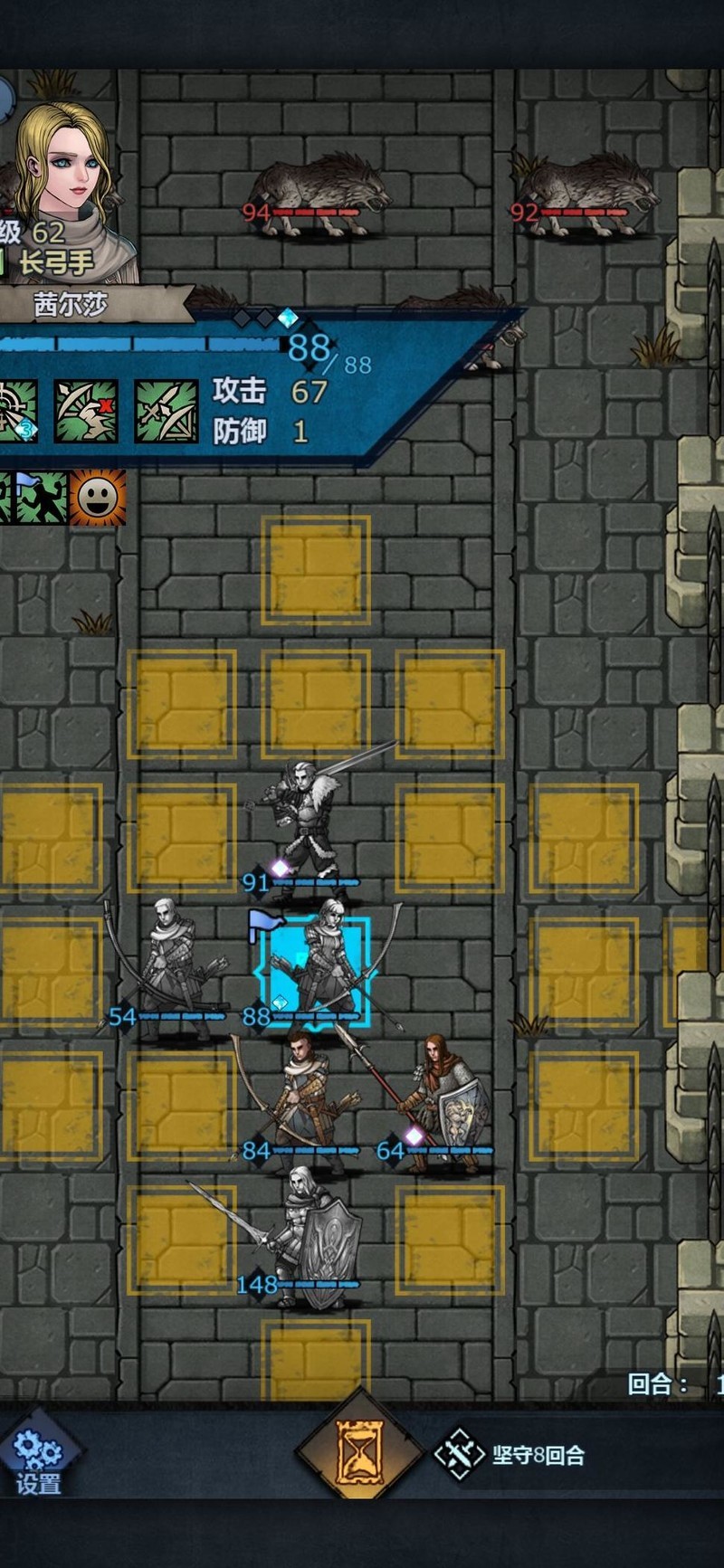Activate the sword and bow skill icon
This screenshot has width=724, height=1568.
pos(167,412)
